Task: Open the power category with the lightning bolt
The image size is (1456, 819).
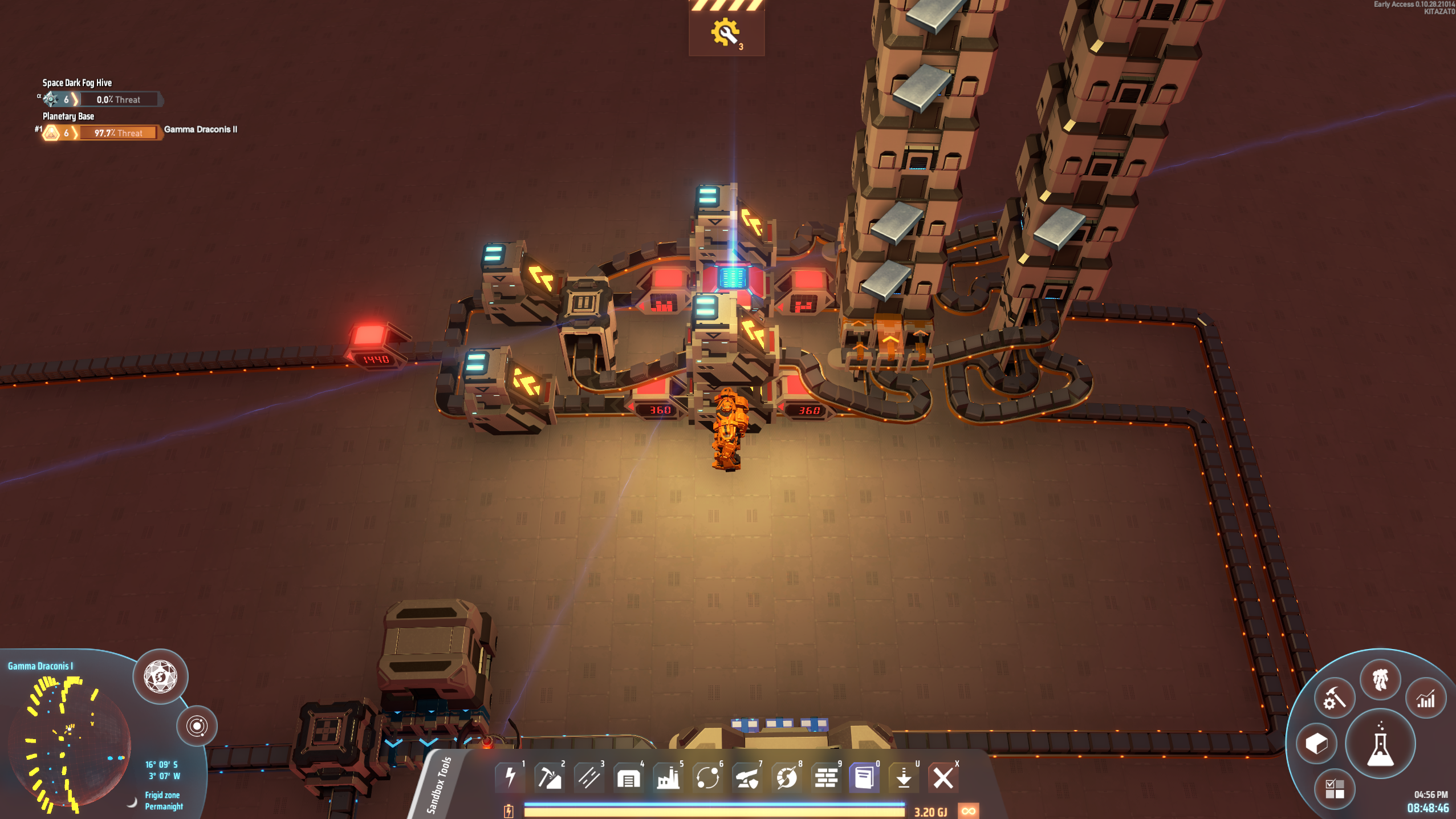Action: 510,777
